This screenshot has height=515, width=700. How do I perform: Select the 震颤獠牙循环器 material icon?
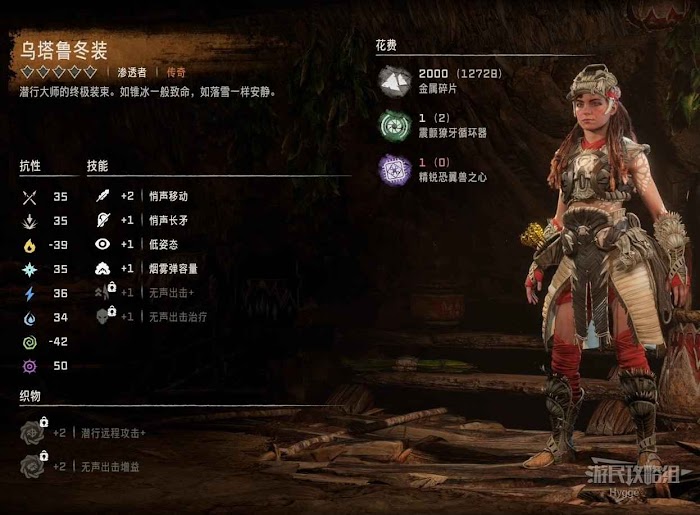[x=394, y=125]
